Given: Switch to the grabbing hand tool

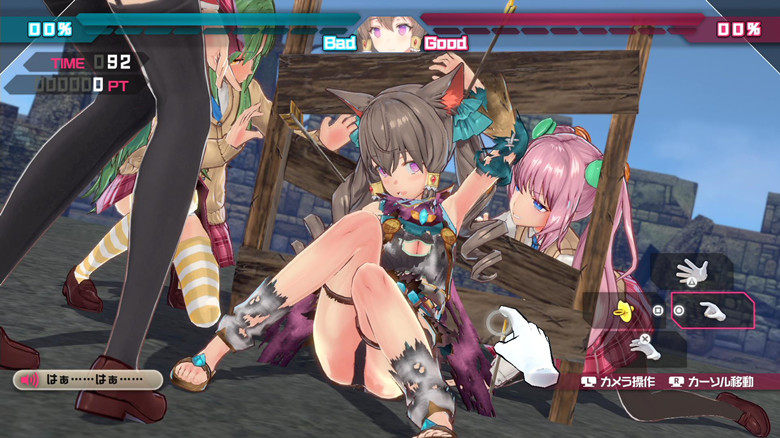Looking at the screenshot, I should pyautogui.click(x=645, y=348).
